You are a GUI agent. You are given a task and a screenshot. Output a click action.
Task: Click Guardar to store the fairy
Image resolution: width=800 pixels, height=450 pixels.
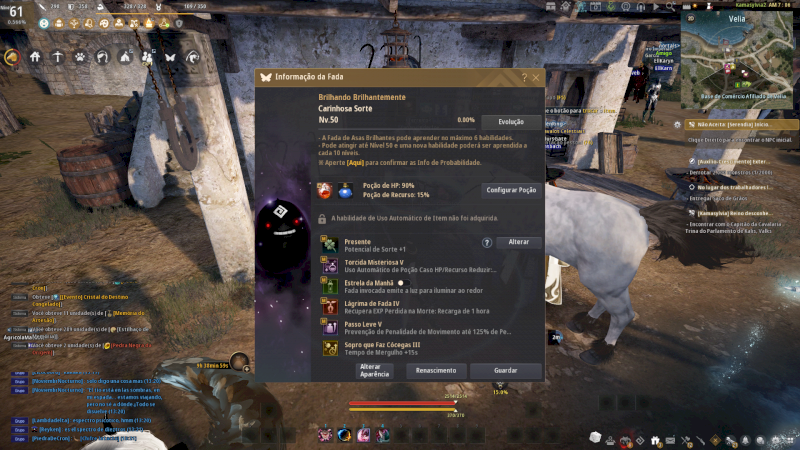(x=506, y=371)
